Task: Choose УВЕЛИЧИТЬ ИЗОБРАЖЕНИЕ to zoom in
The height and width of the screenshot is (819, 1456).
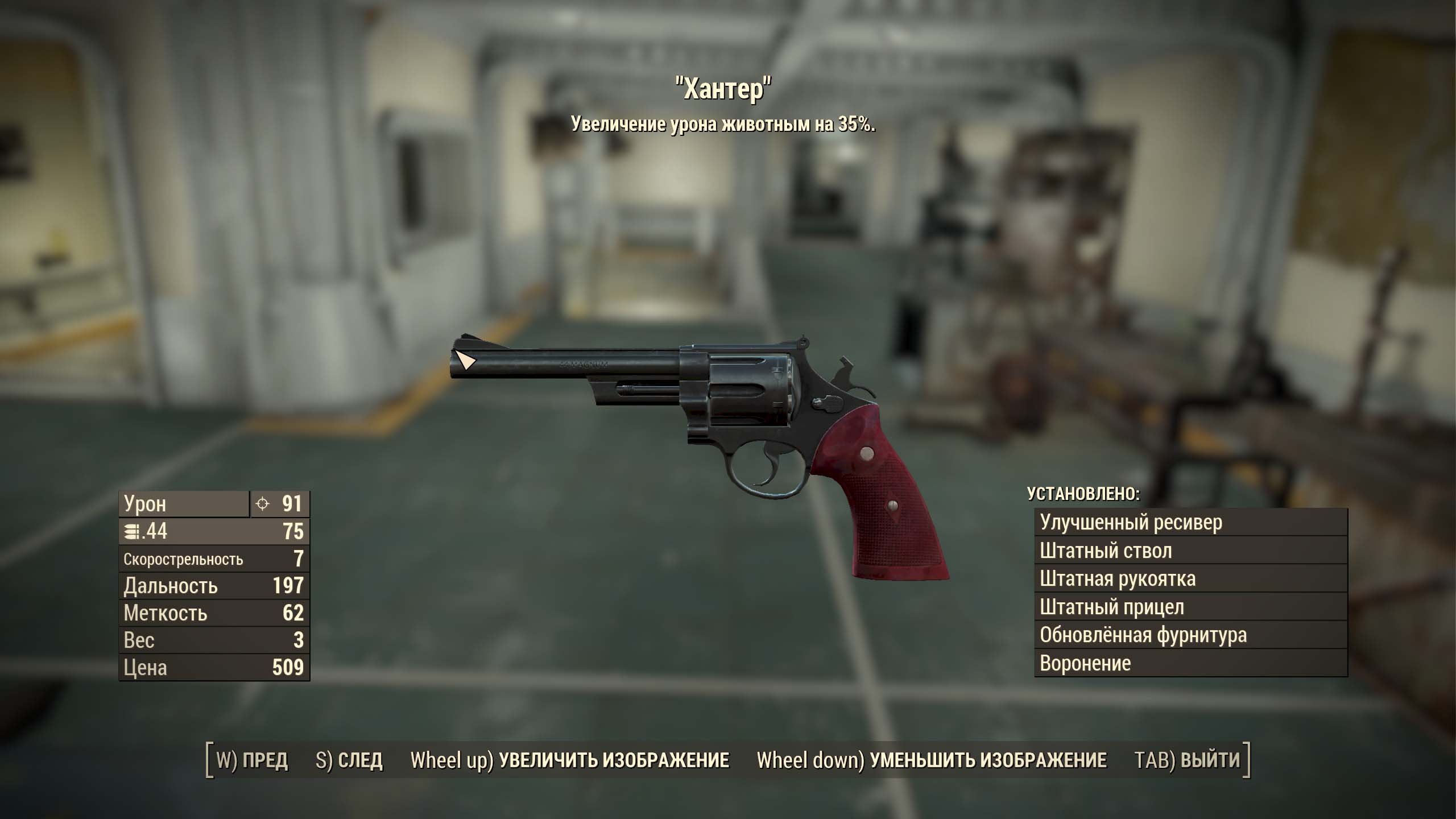Action: coord(570,760)
